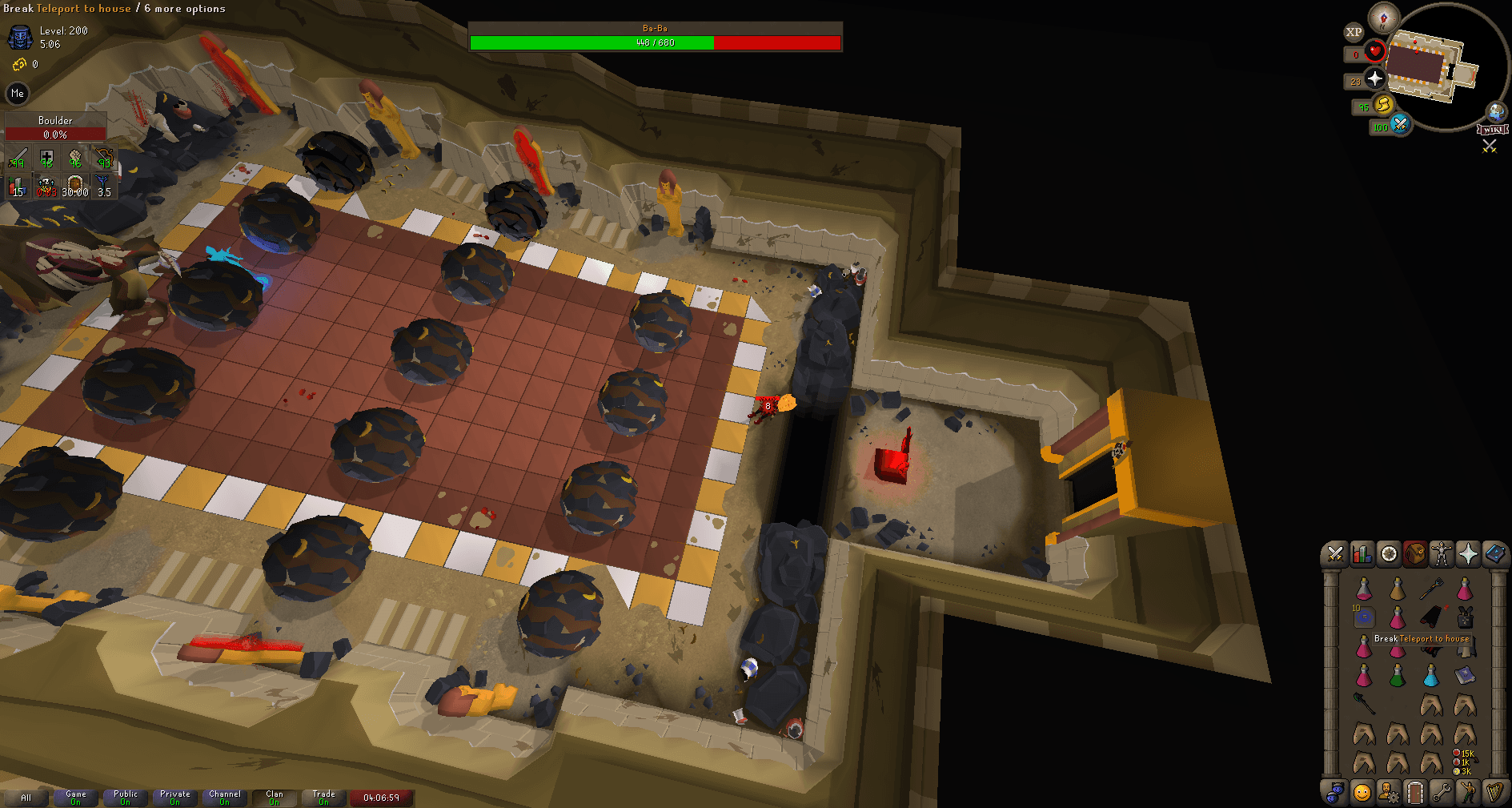This screenshot has height=808, width=1512.
Task: Click the Logout door icon
Action: click(x=1415, y=794)
